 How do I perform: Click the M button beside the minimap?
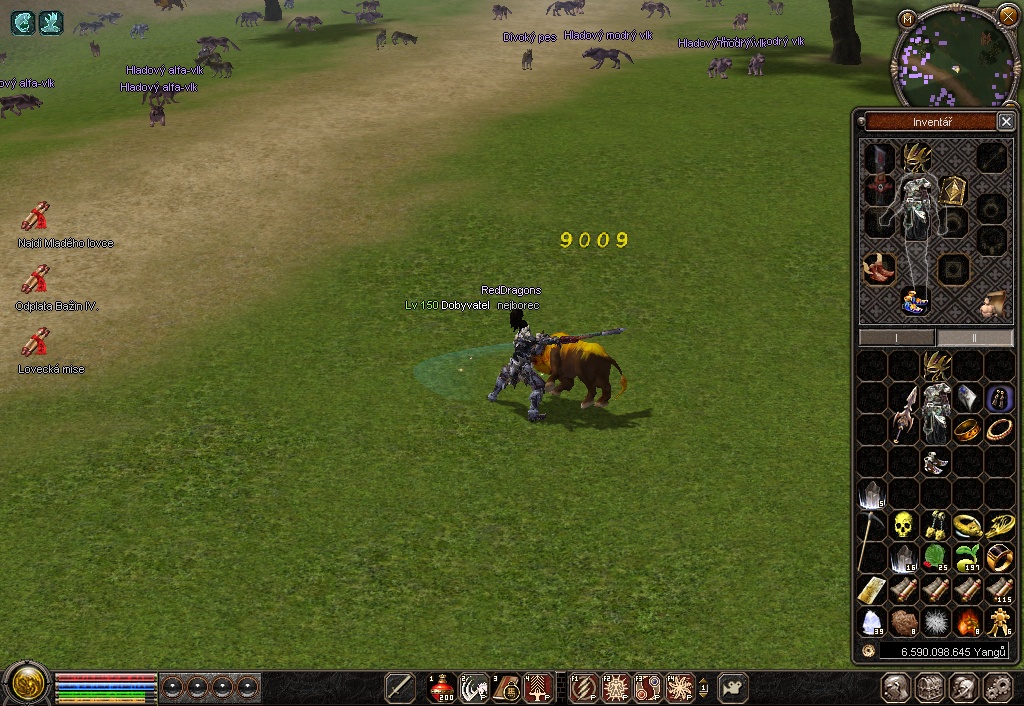(x=907, y=19)
